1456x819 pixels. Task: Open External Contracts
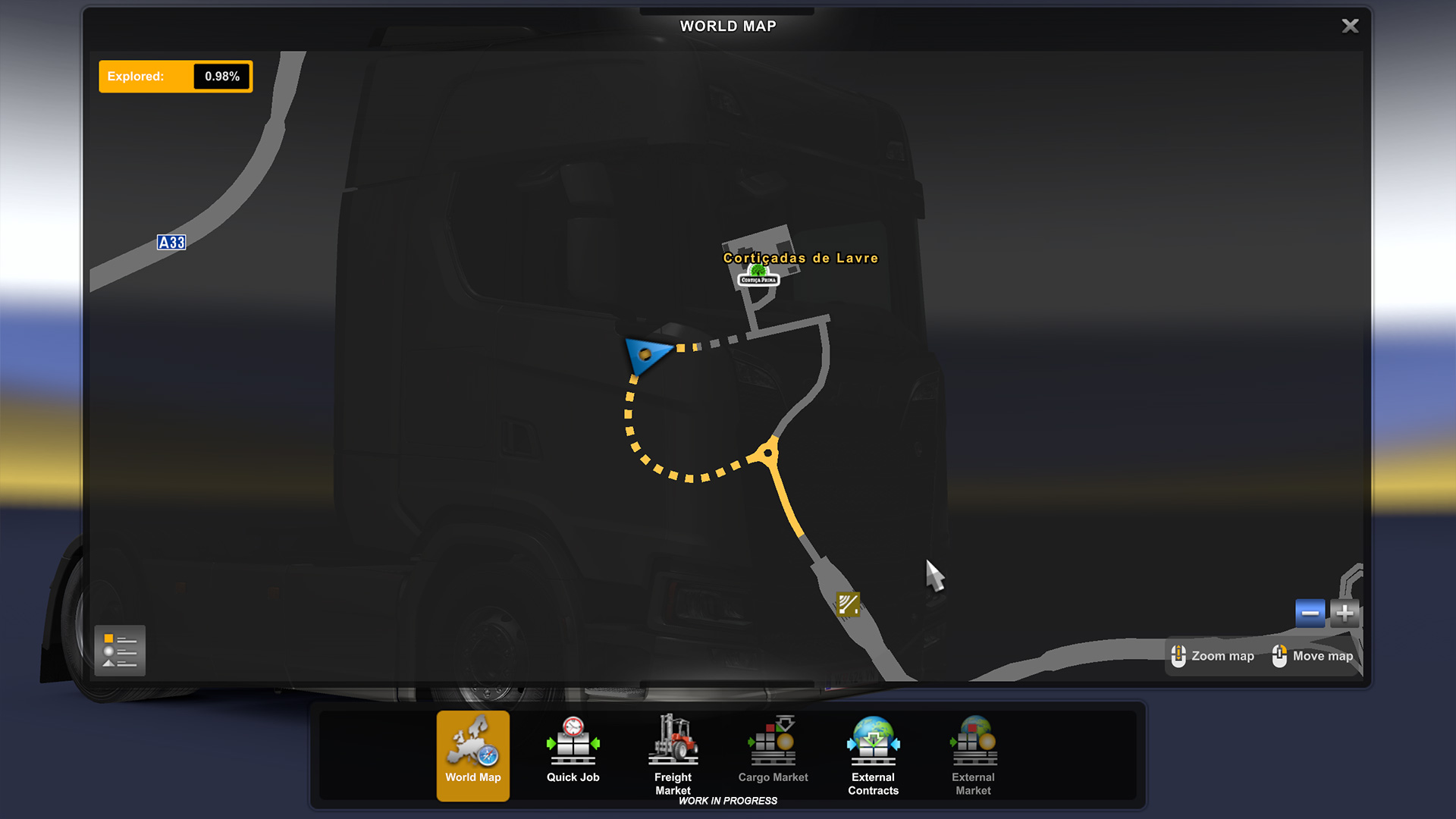[873, 755]
